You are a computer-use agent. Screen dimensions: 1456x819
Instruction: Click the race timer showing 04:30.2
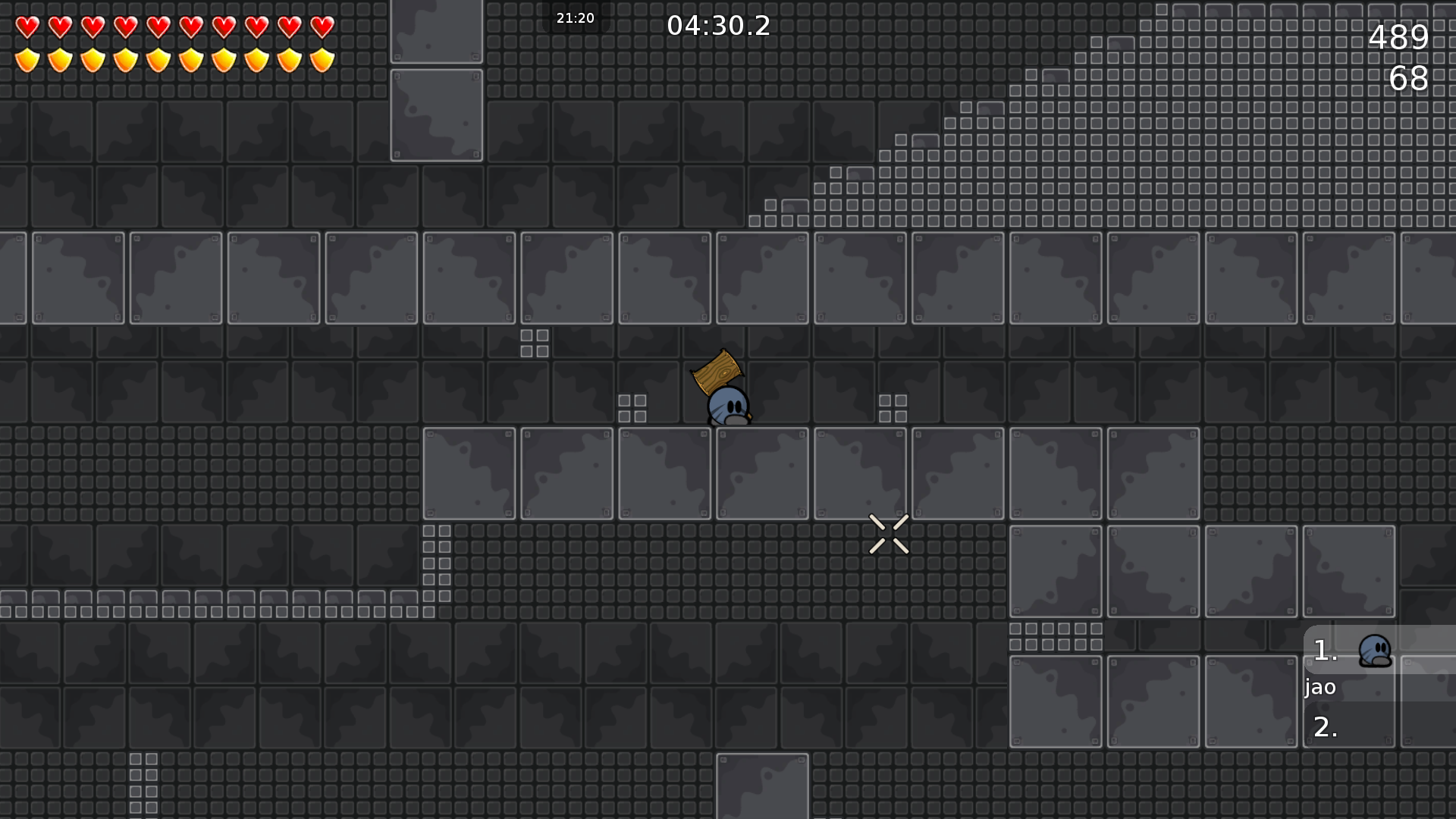pos(719,26)
